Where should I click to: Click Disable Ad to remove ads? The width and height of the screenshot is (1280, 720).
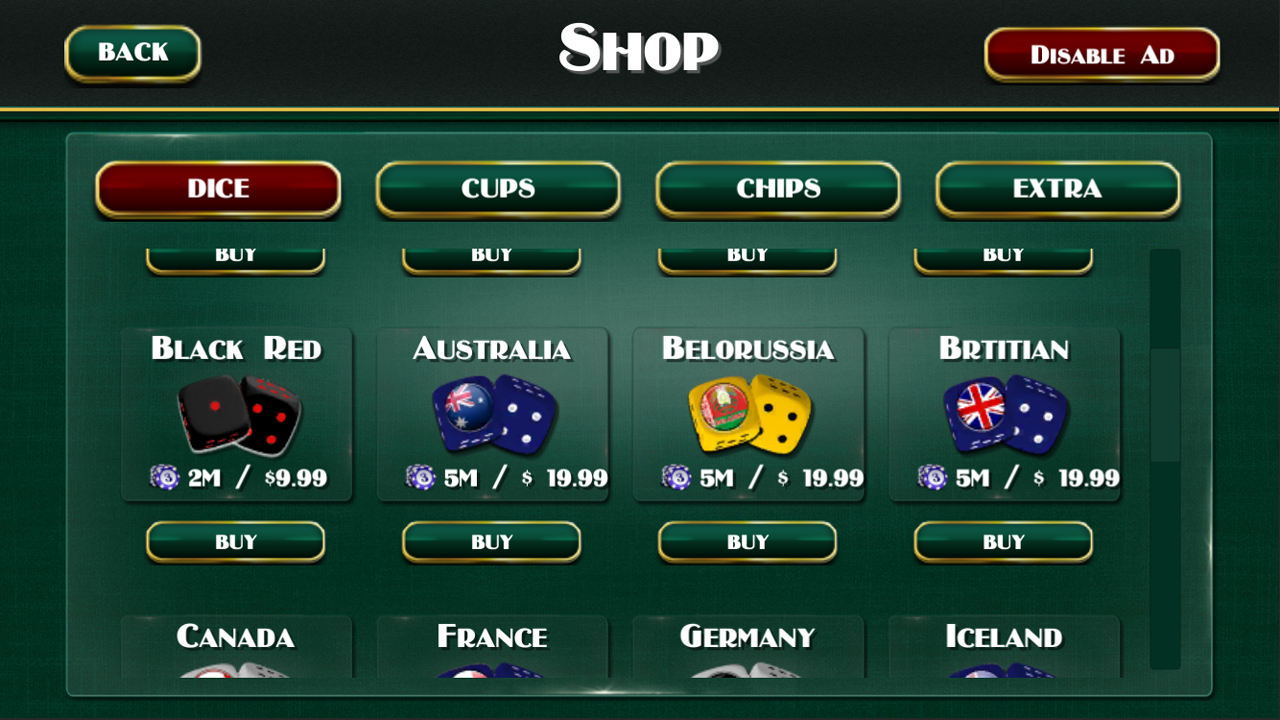[1101, 54]
